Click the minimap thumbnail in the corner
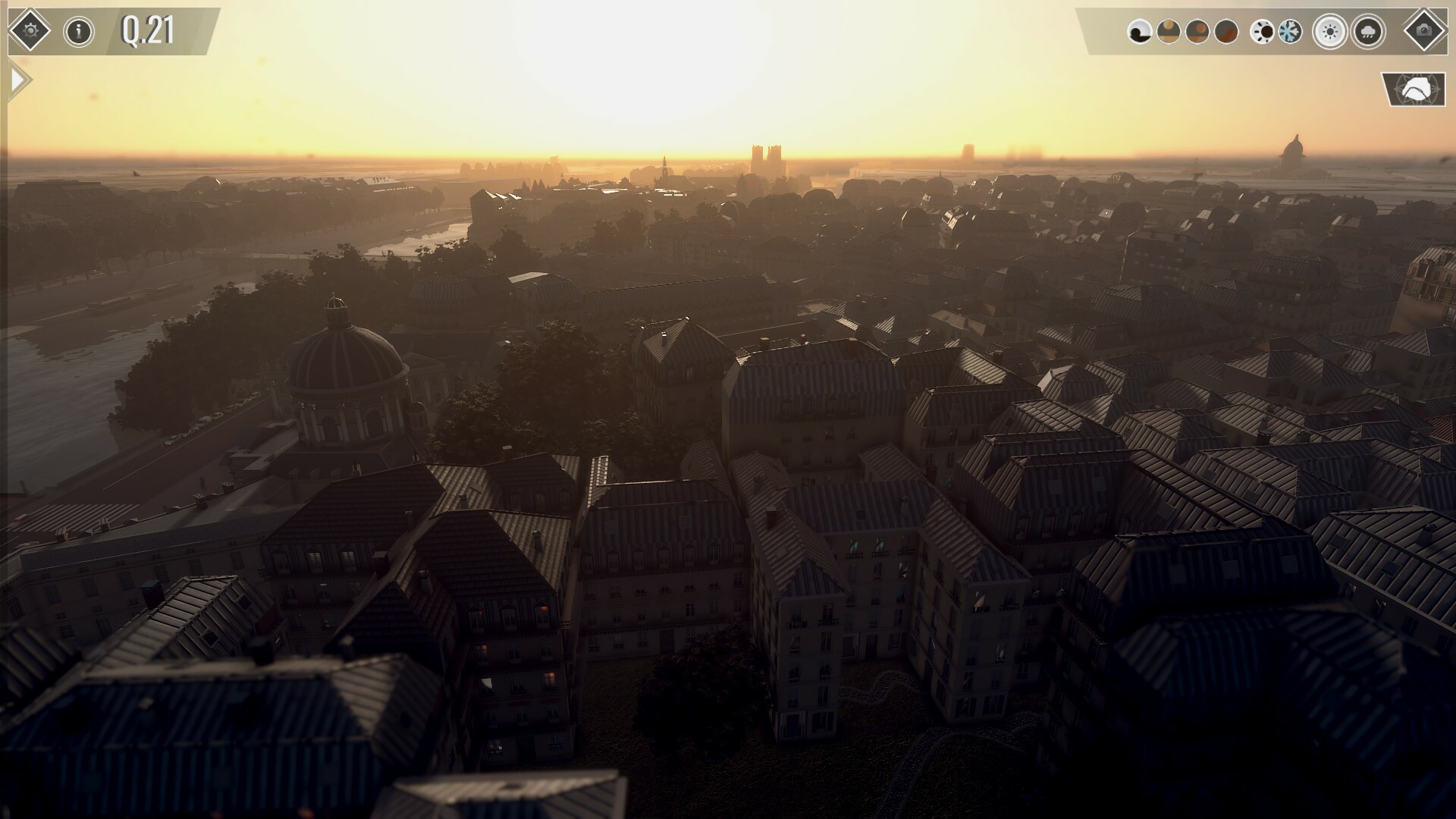 tap(1417, 89)
